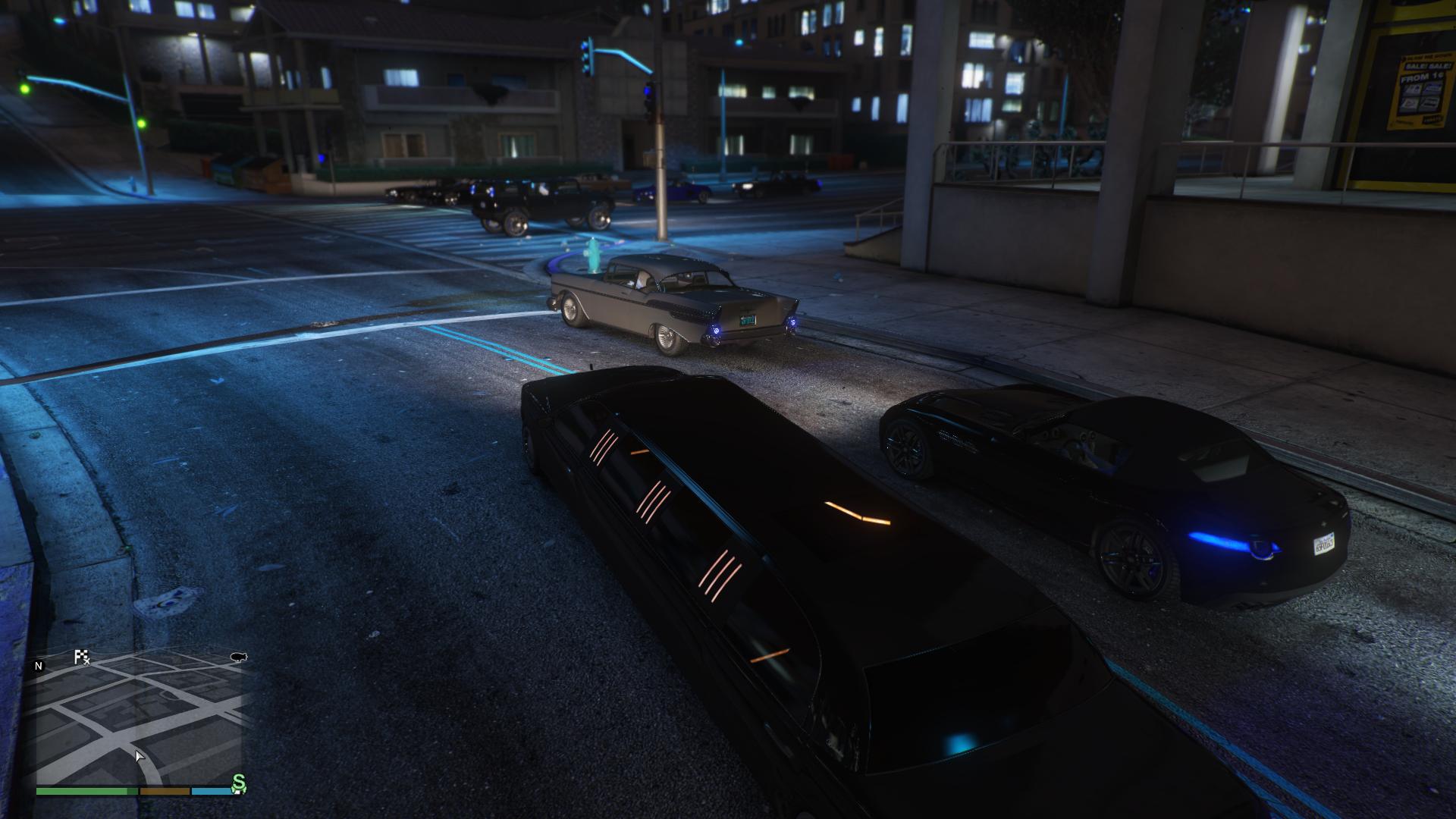Click the white player arrow on minimap
1456x819 pixels.
point(140,756)
